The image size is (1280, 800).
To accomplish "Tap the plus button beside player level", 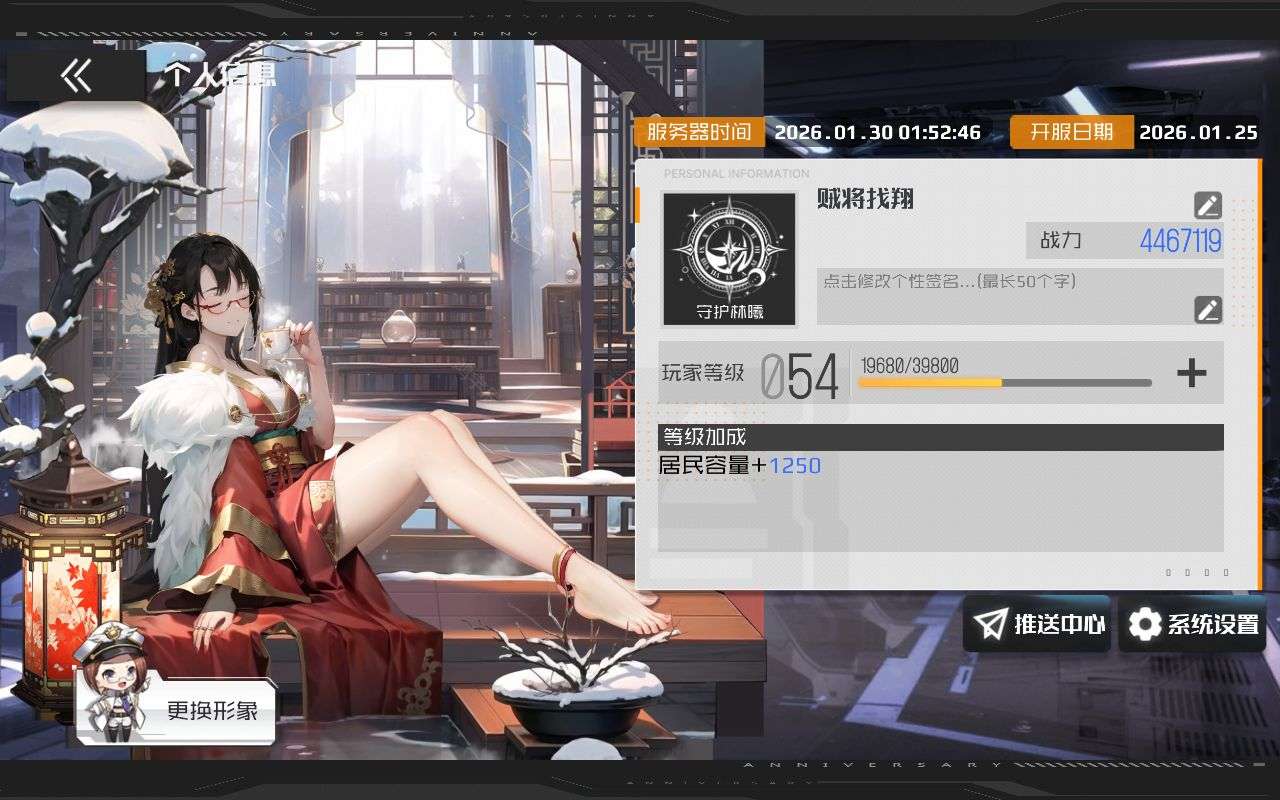I will point(1191,373).
